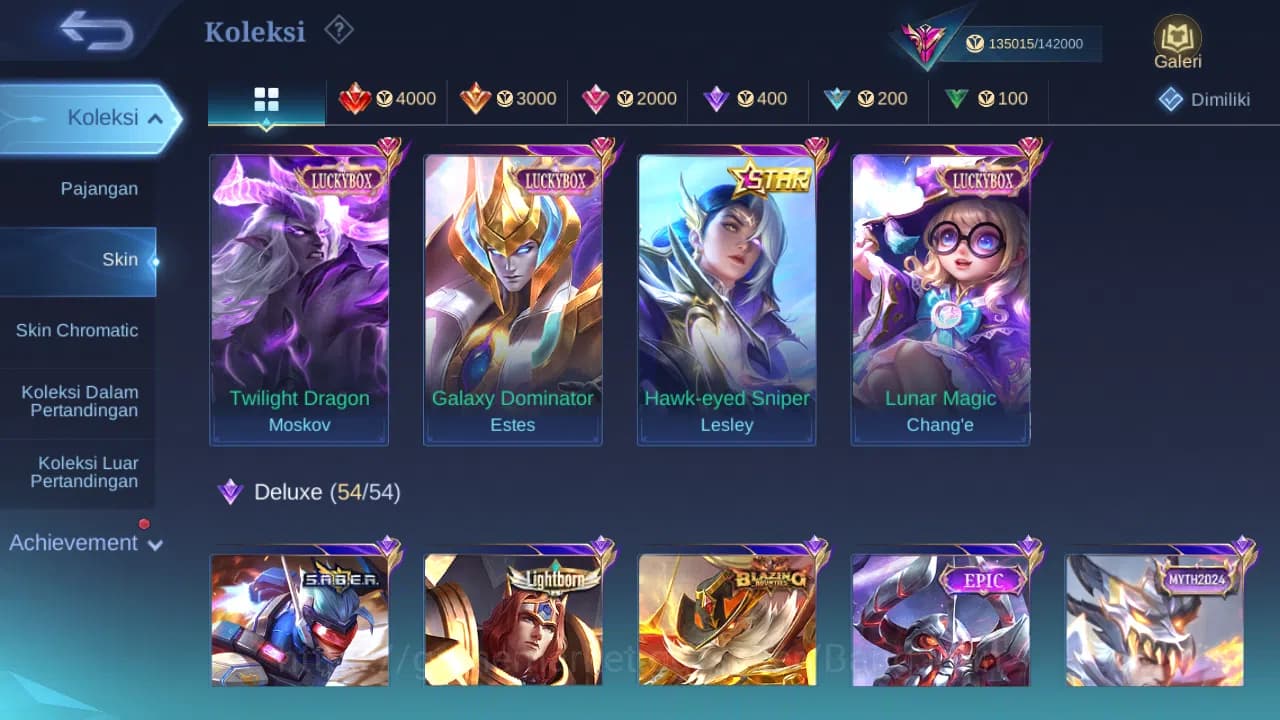Switch to the Skin Chromatic tab
This screenshot has height=720, width=1280.
pos(78,330)
